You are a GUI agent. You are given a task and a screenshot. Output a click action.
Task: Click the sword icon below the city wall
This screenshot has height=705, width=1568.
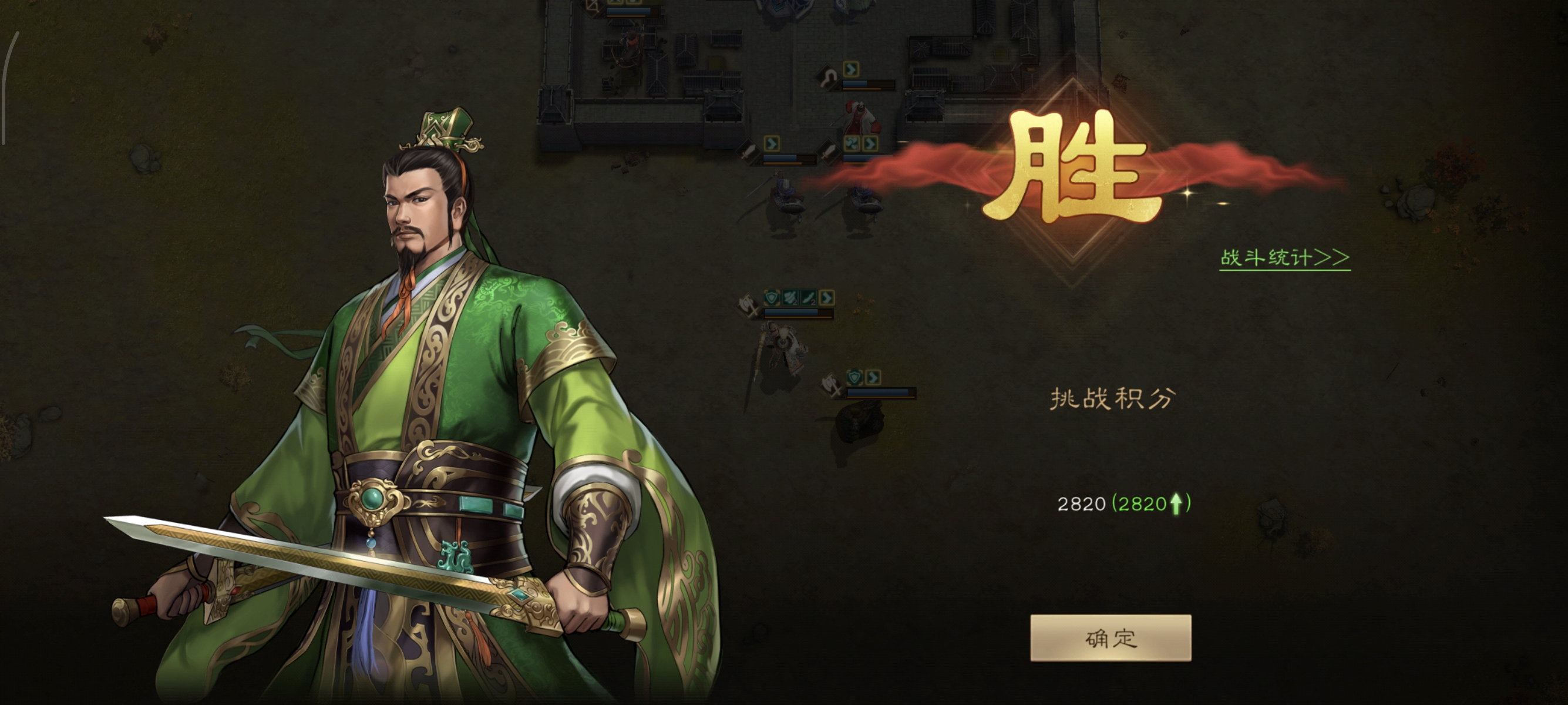(x=749, y=153)
